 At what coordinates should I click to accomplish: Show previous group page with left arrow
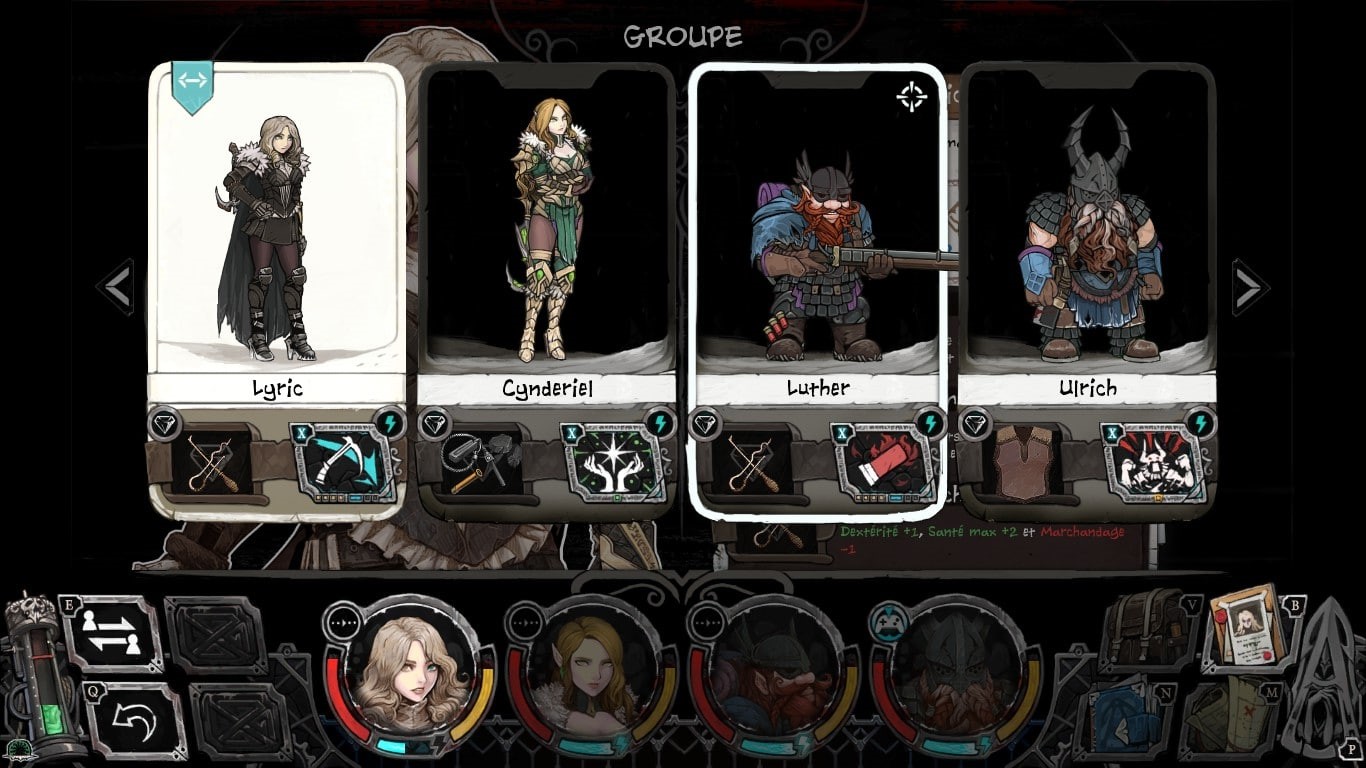tap(117, 287)
